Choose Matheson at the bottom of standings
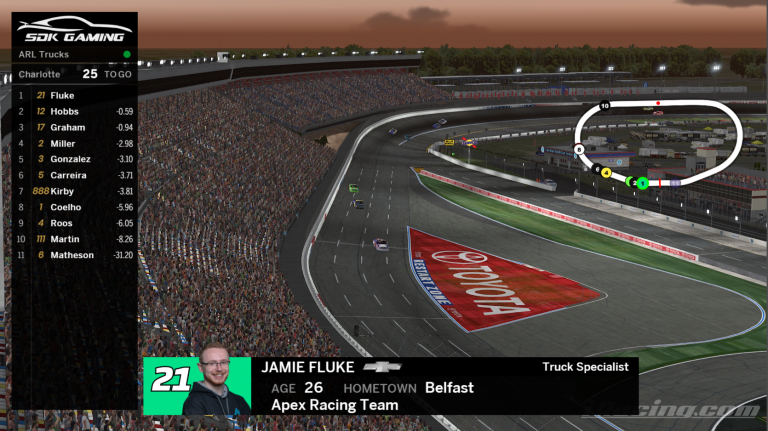 pyautogui.click(x=74, y=255)
